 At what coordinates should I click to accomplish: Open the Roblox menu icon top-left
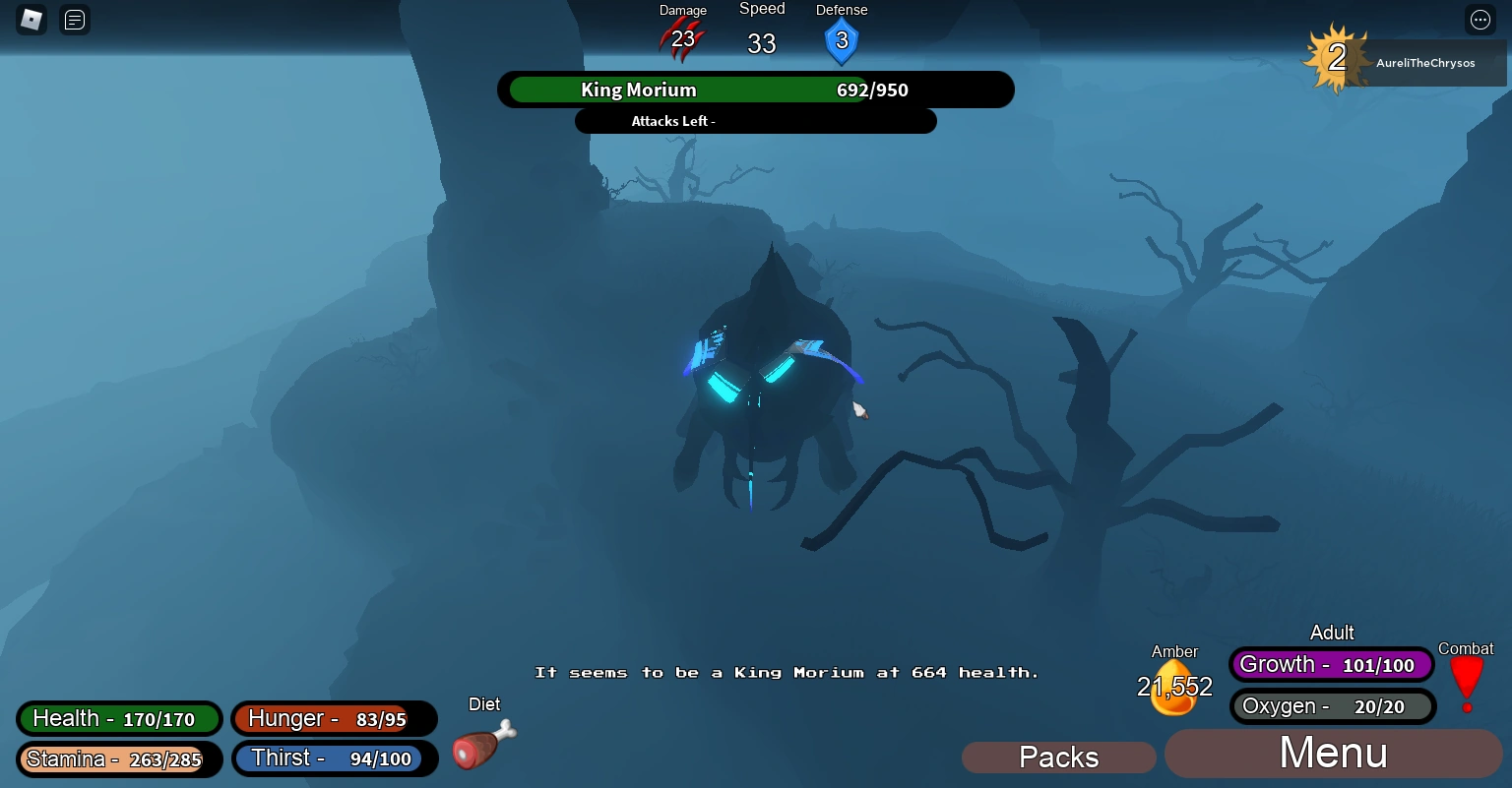[30, 20]
